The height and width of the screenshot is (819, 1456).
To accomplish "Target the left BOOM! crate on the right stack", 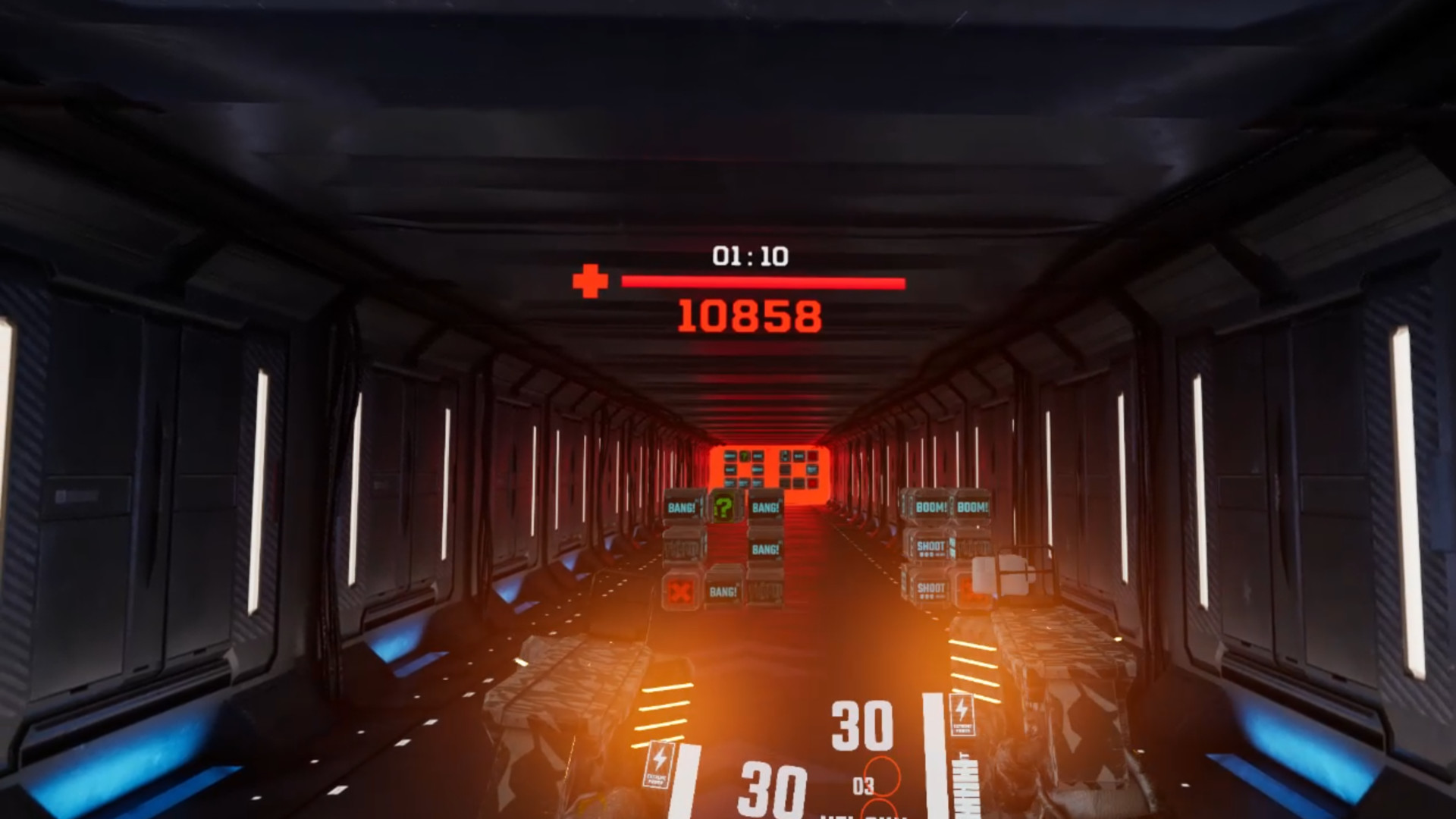I will [930, 505].
